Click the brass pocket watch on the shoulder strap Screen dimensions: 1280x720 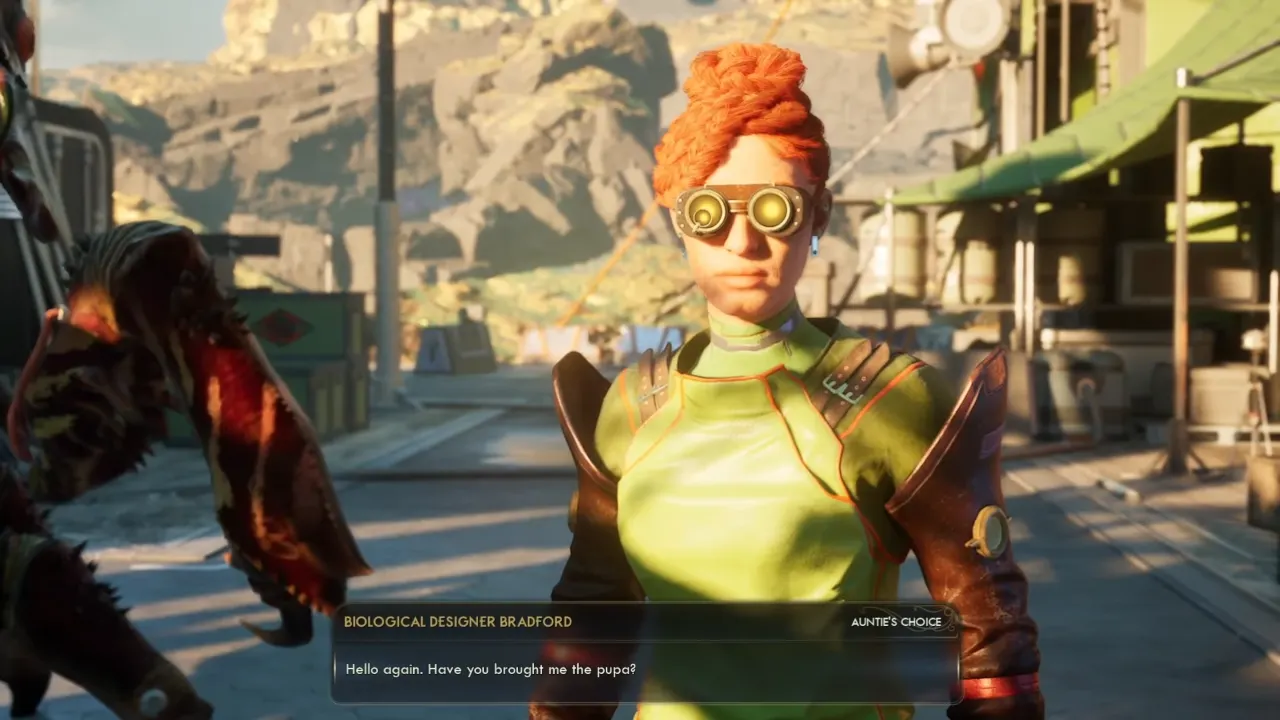click(992, 529)
